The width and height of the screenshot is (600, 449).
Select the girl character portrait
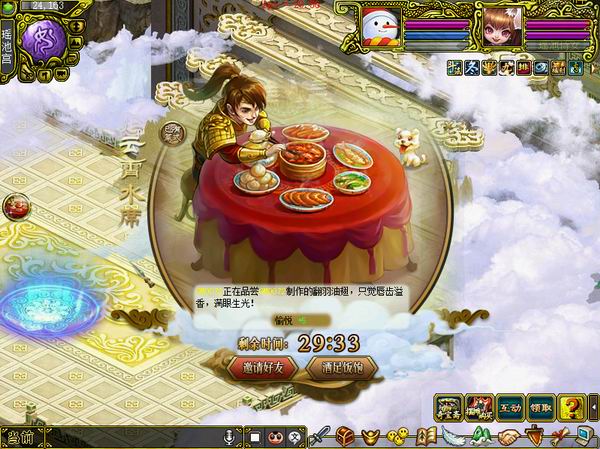[499, 24]
